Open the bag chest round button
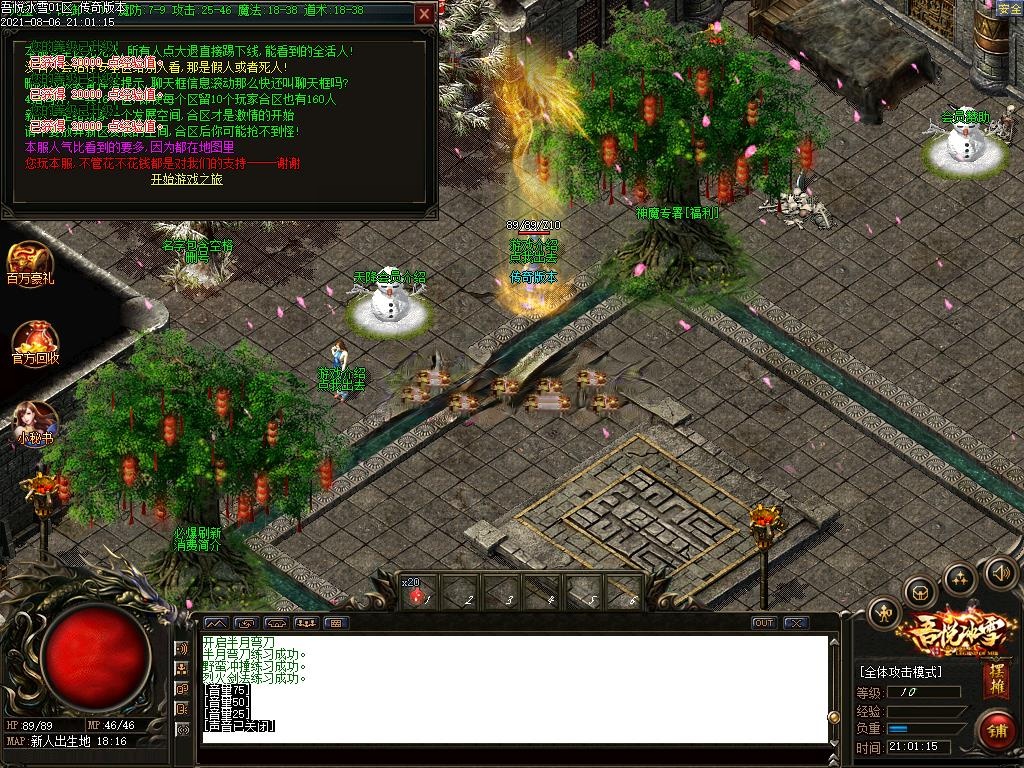This screenshot has height=768, width=1024. point(919,593)
